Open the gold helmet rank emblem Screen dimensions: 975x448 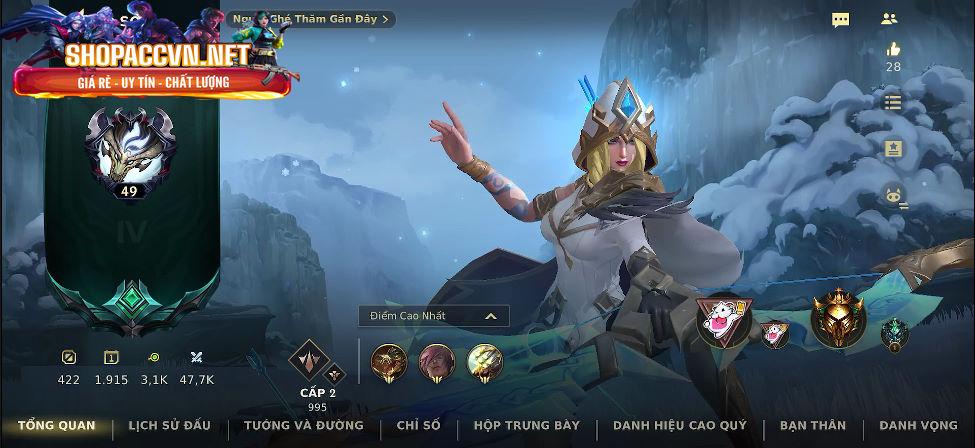coord(837,318)
